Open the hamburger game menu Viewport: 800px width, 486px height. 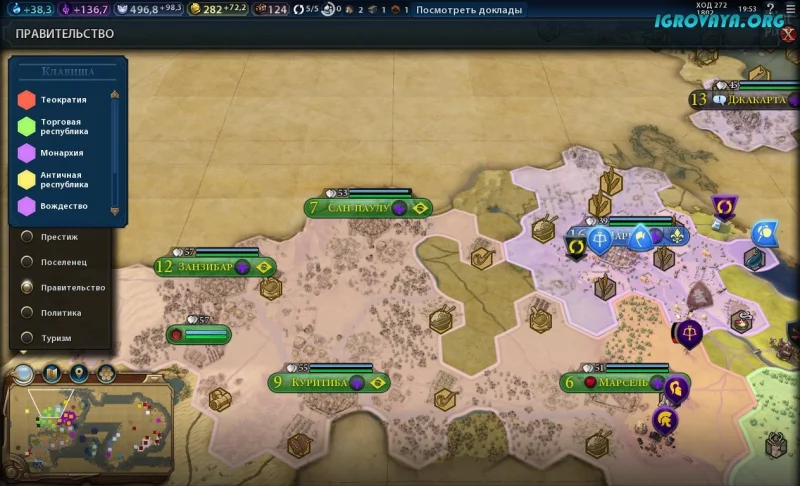tap(790, 8)
